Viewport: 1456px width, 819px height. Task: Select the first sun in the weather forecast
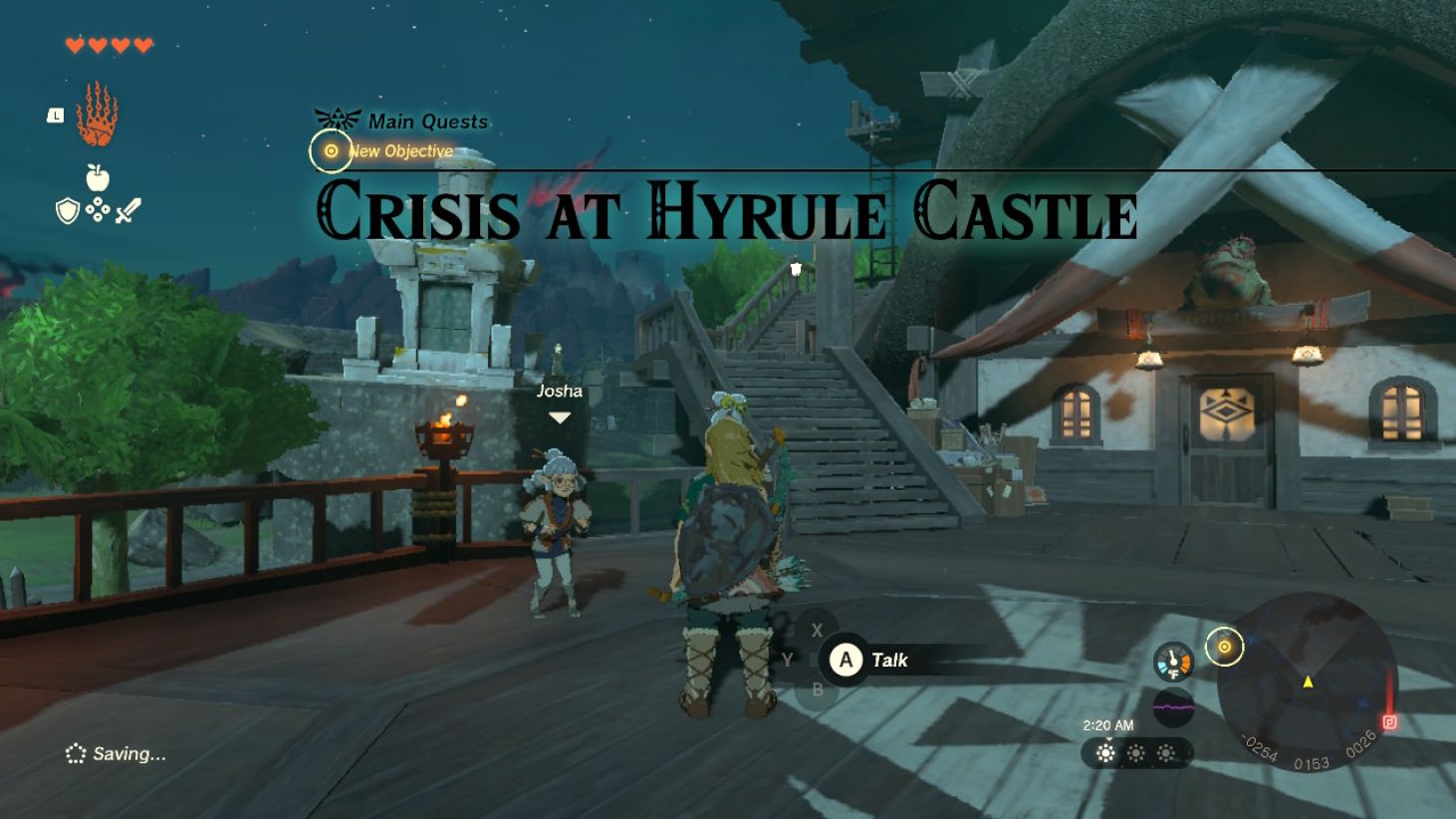(x=1104, y=755)
